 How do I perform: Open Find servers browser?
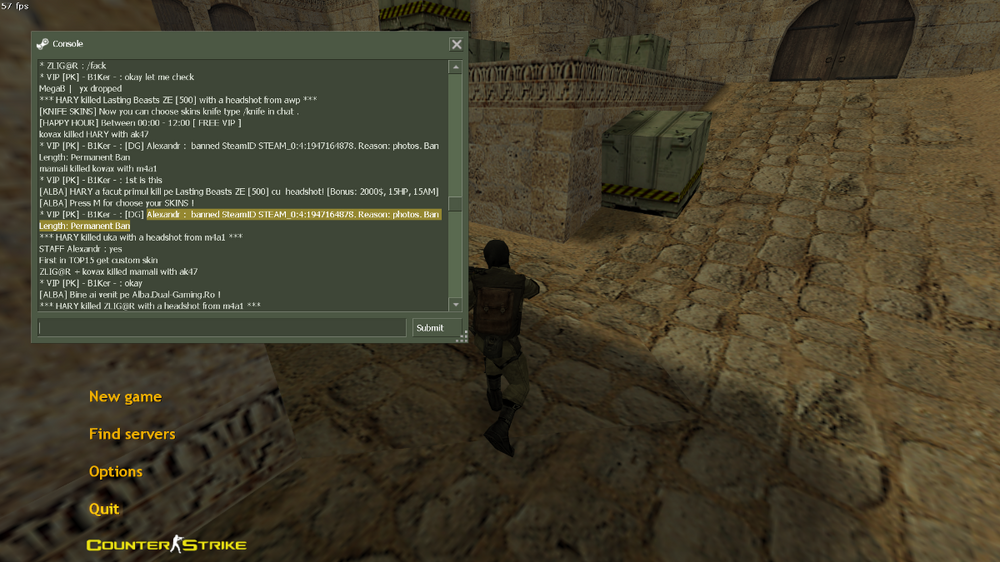coord(132,434)
